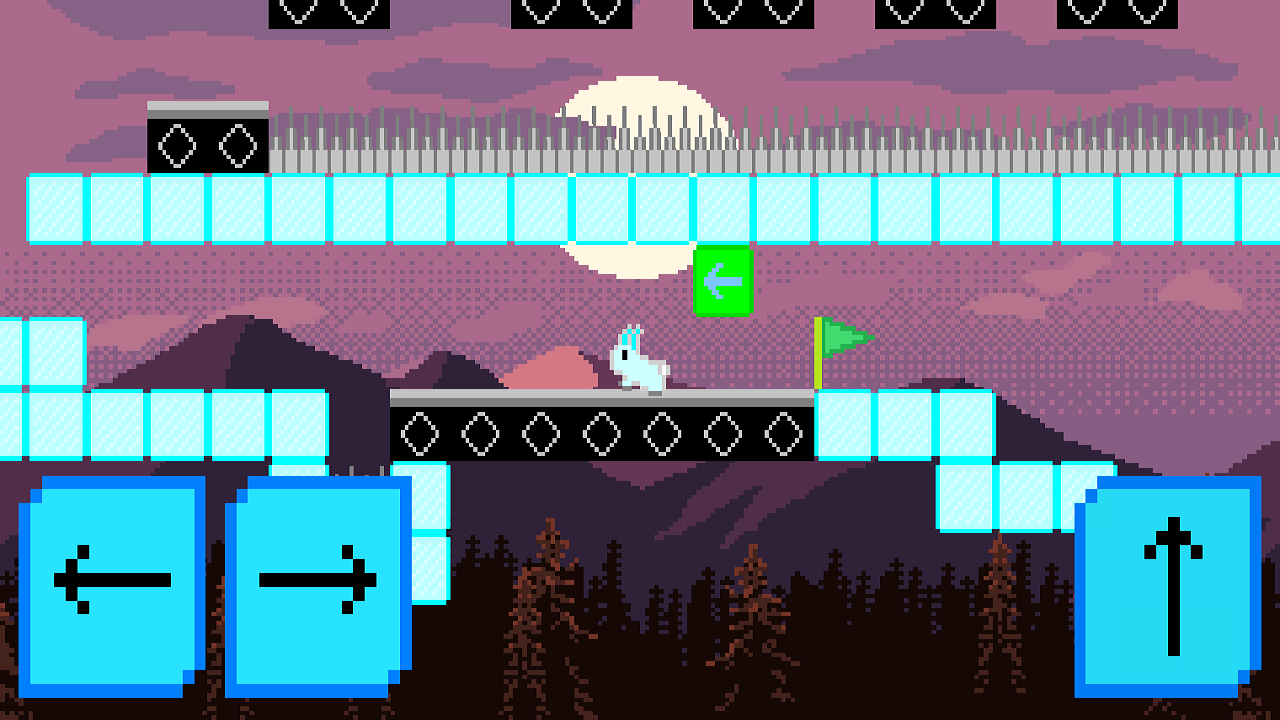Click the gray platform ledge near the spikes
This screenshot has width=1280, height=720.
click(205, 106)
